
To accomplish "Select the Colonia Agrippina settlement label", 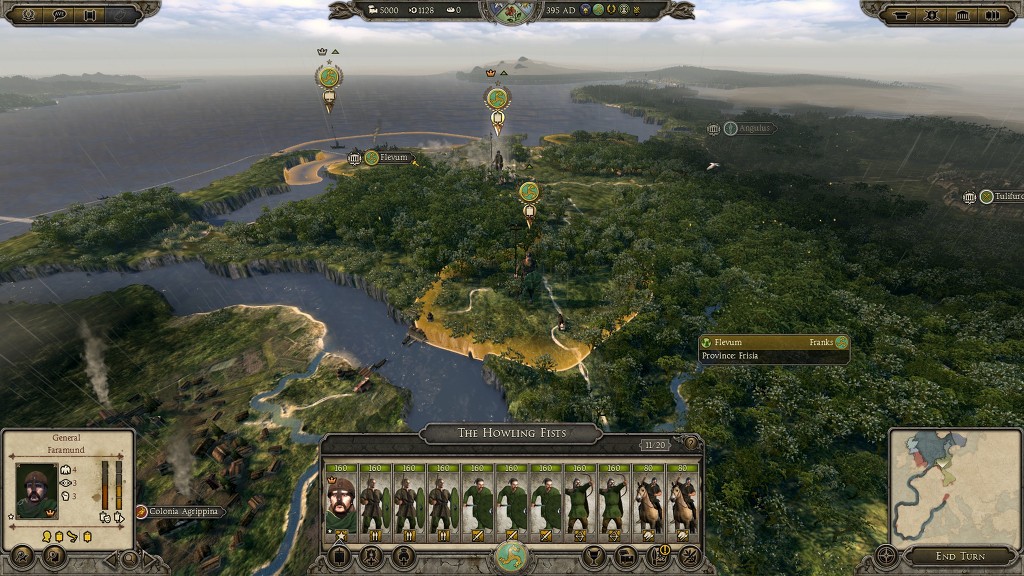I will pos(181,512).
